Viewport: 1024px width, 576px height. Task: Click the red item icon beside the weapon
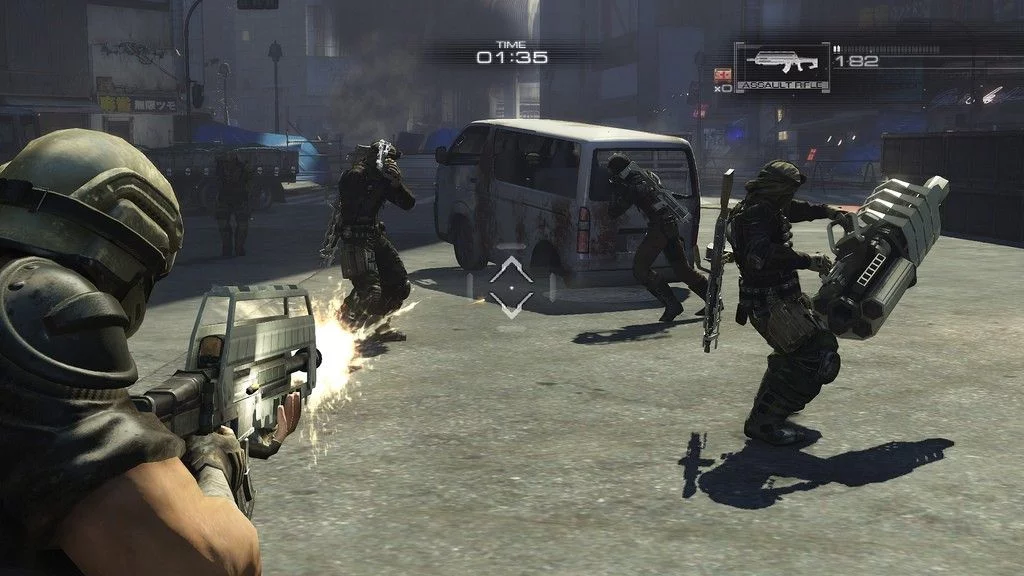click(722, 74)
